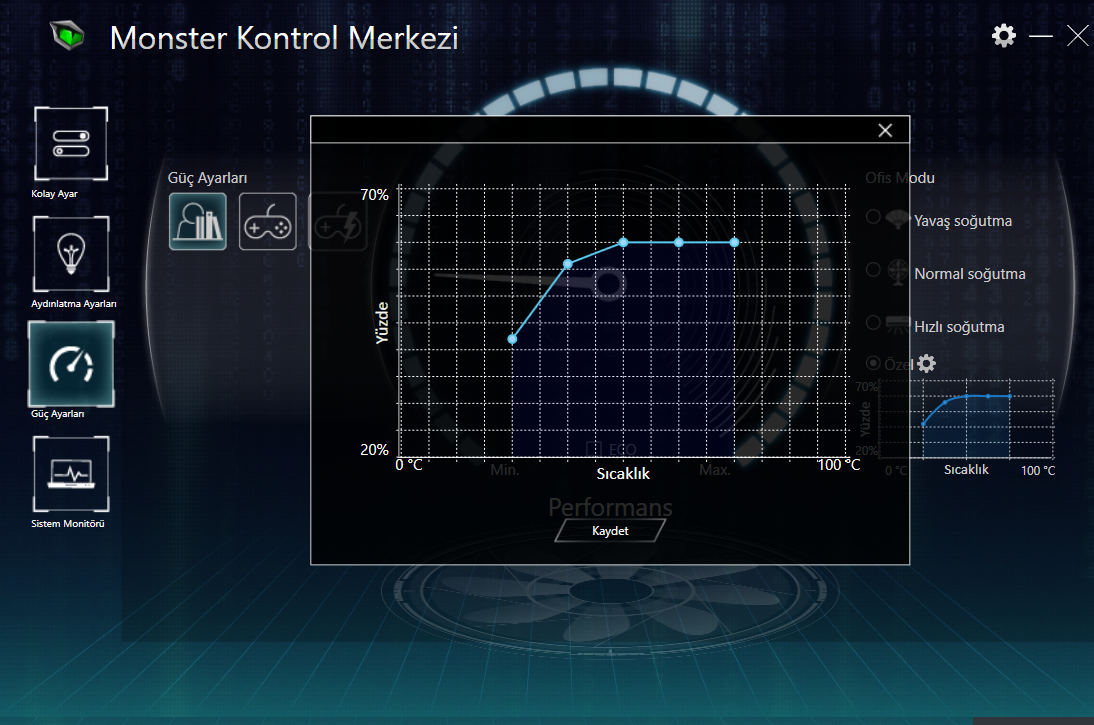Select Normal soğutma fan mode
Viewport: 1094px width, 725px height.
pos(873,270)
